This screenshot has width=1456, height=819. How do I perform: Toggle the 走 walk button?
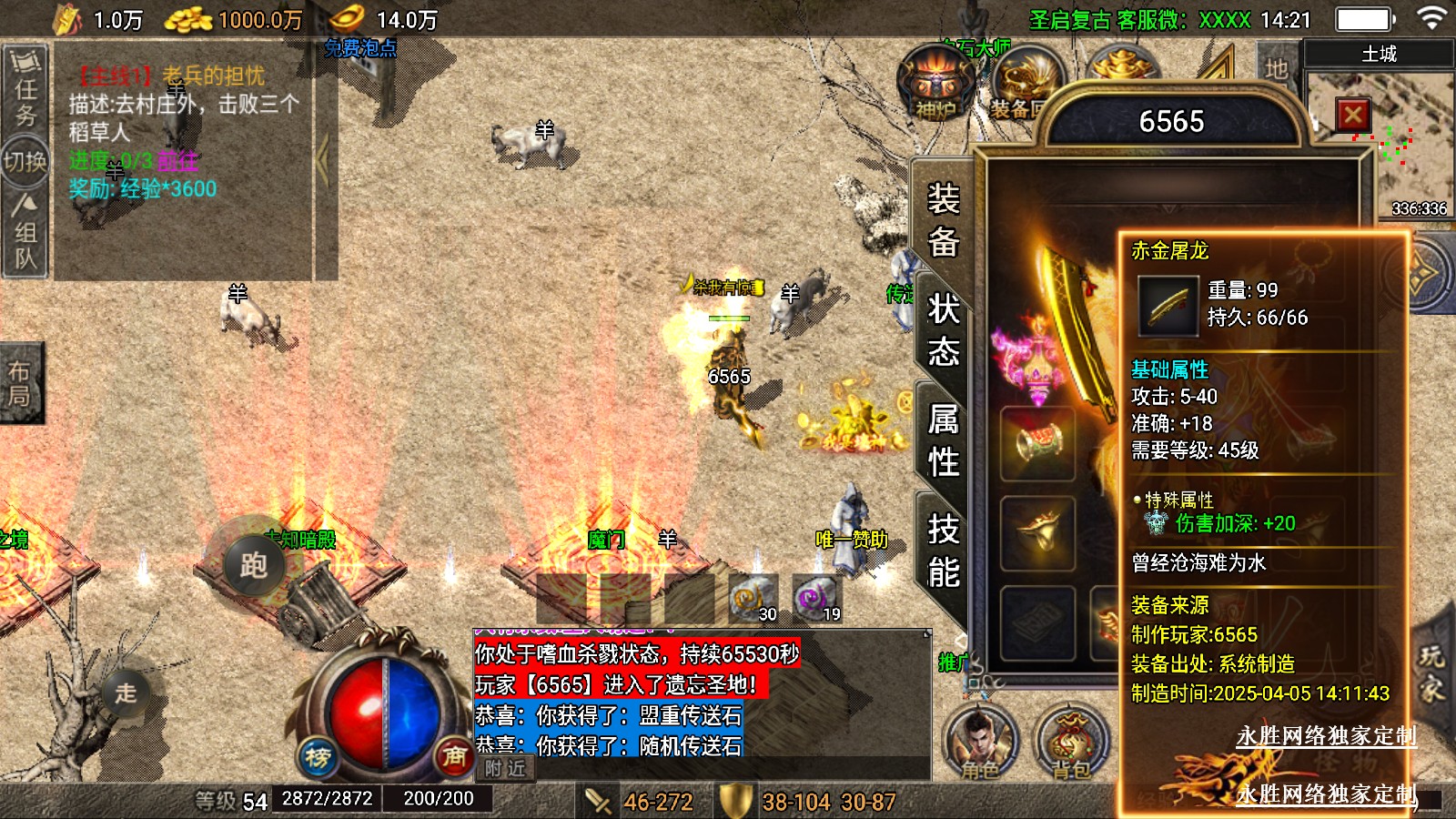[x=126, y=693]
